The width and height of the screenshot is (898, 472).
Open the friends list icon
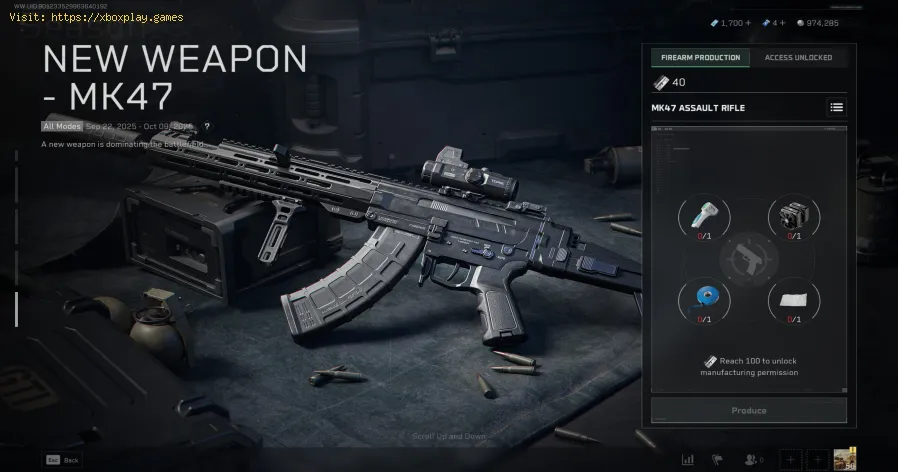750,459
